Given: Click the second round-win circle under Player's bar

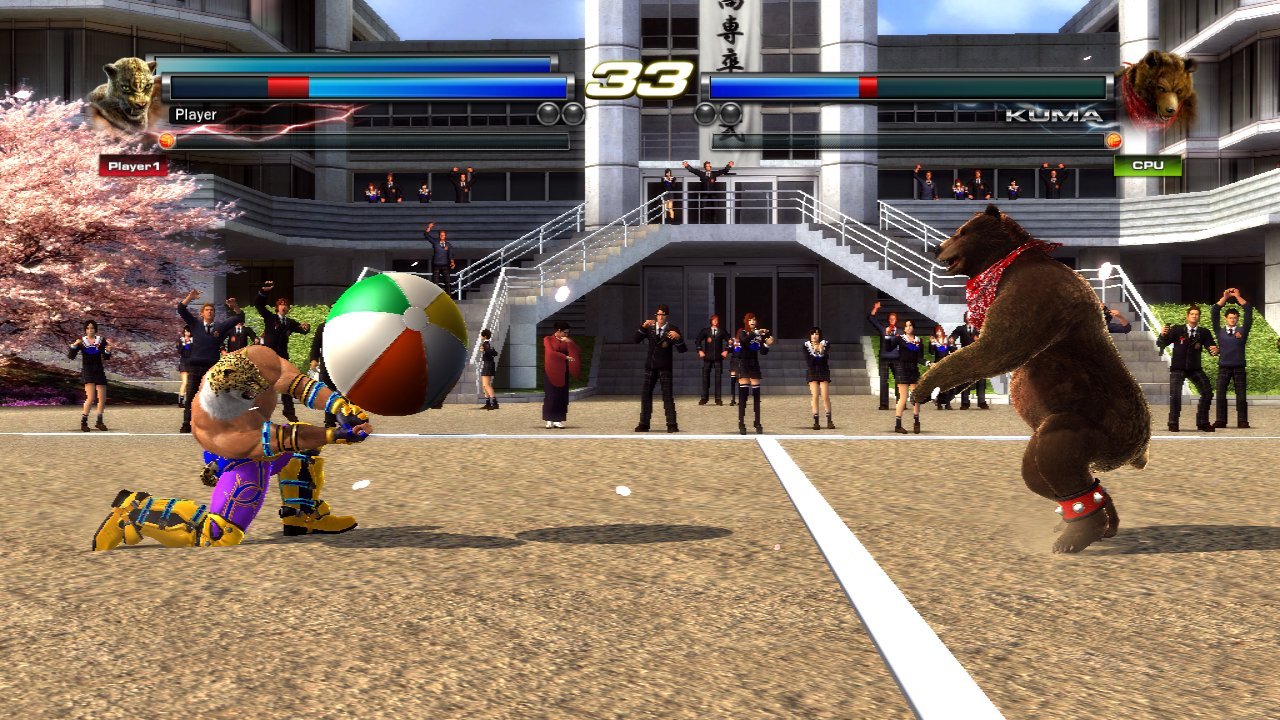Looking at the screenshot, I should click(571, 113).
